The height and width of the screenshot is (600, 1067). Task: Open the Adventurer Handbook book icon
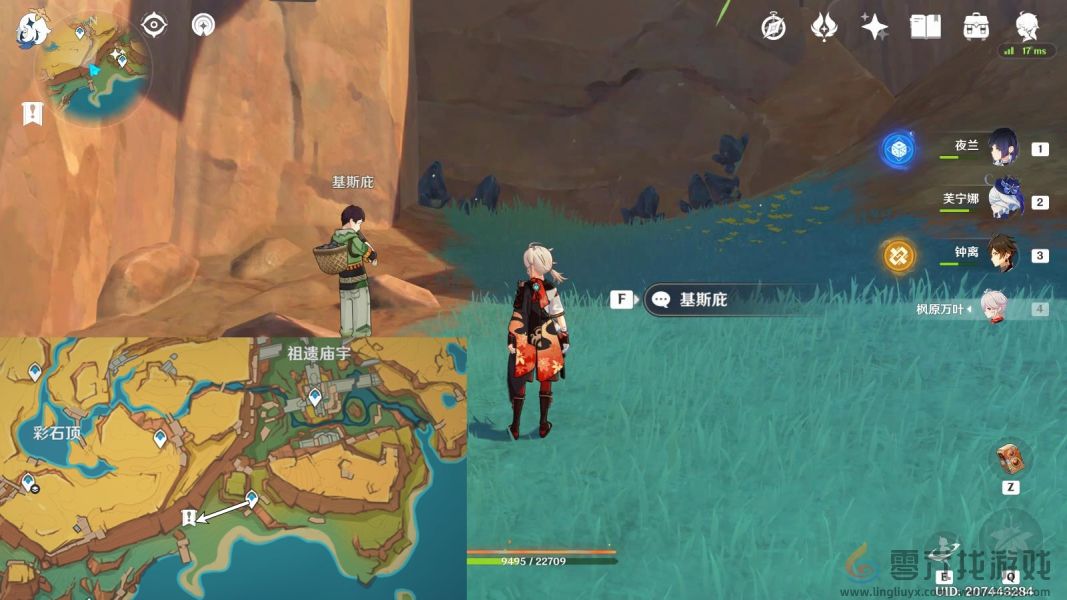click(925, 27)
